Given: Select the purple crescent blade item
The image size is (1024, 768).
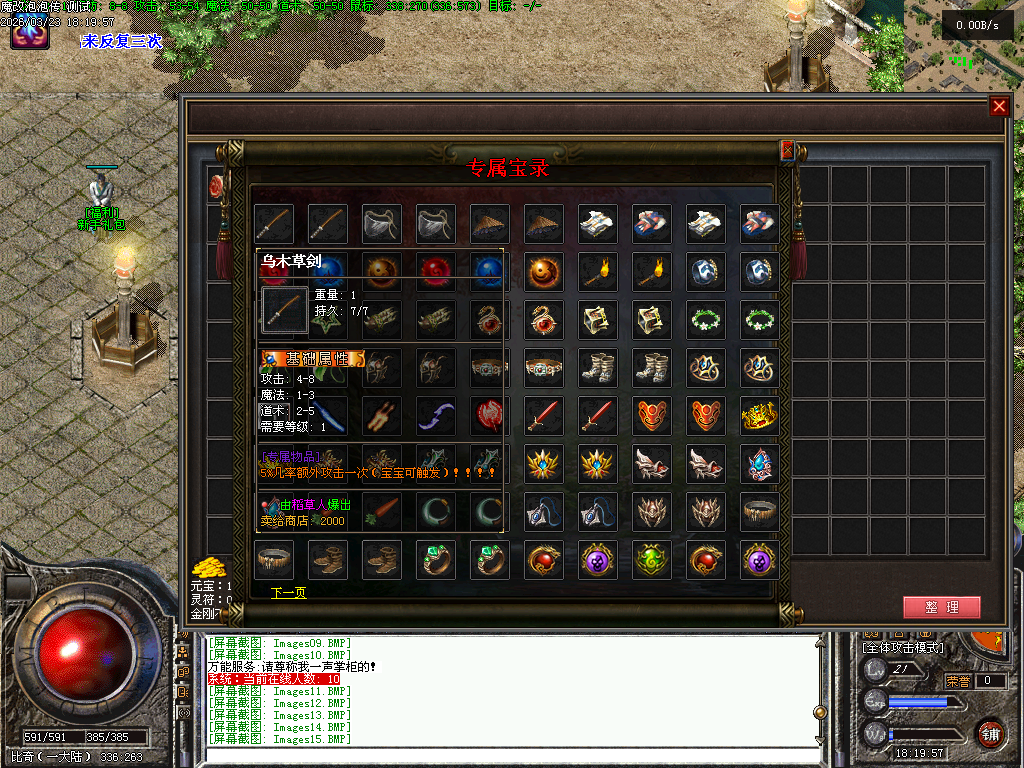Looking at the screenshot, I should [437, 415].
